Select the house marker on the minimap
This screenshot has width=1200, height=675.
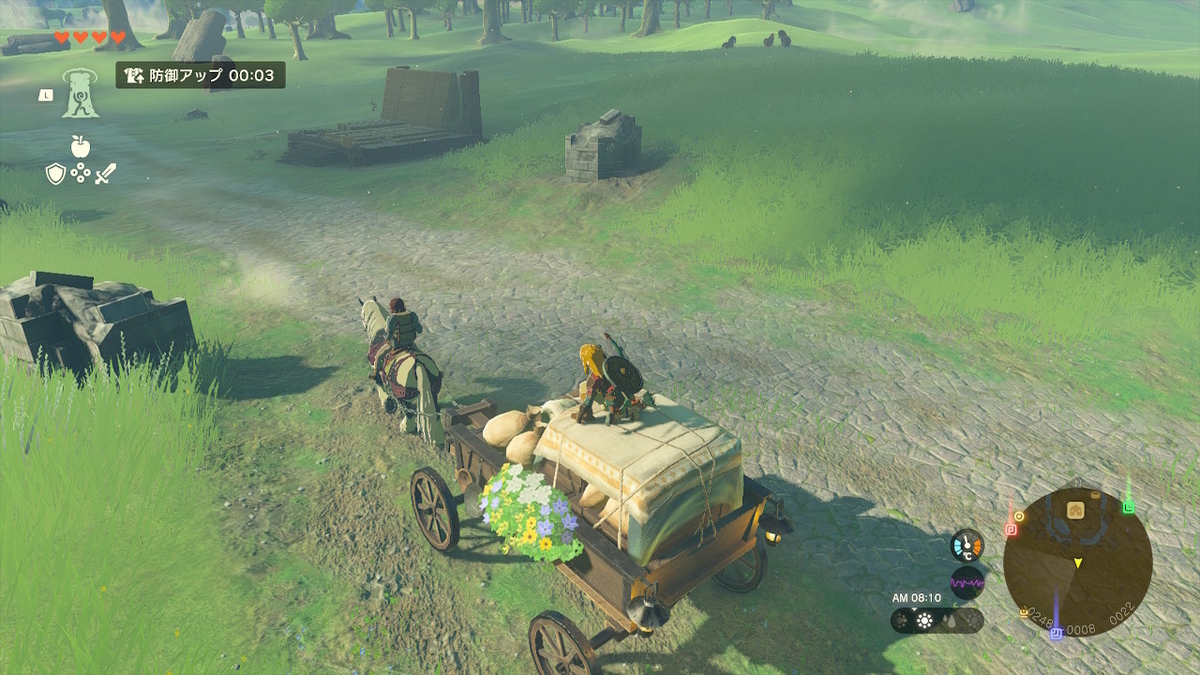click(1076, 509)
